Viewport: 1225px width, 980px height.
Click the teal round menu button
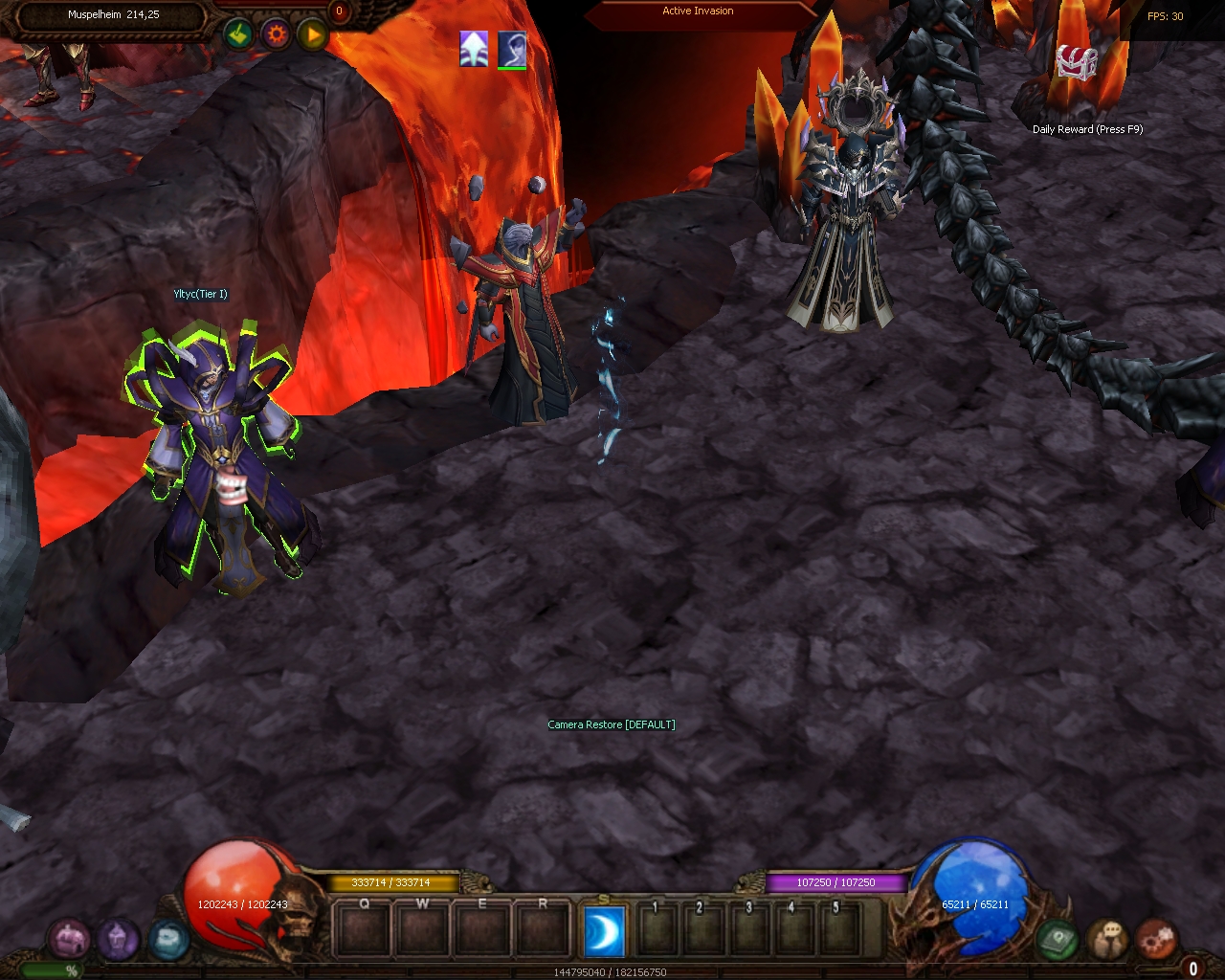coord(167,940)
